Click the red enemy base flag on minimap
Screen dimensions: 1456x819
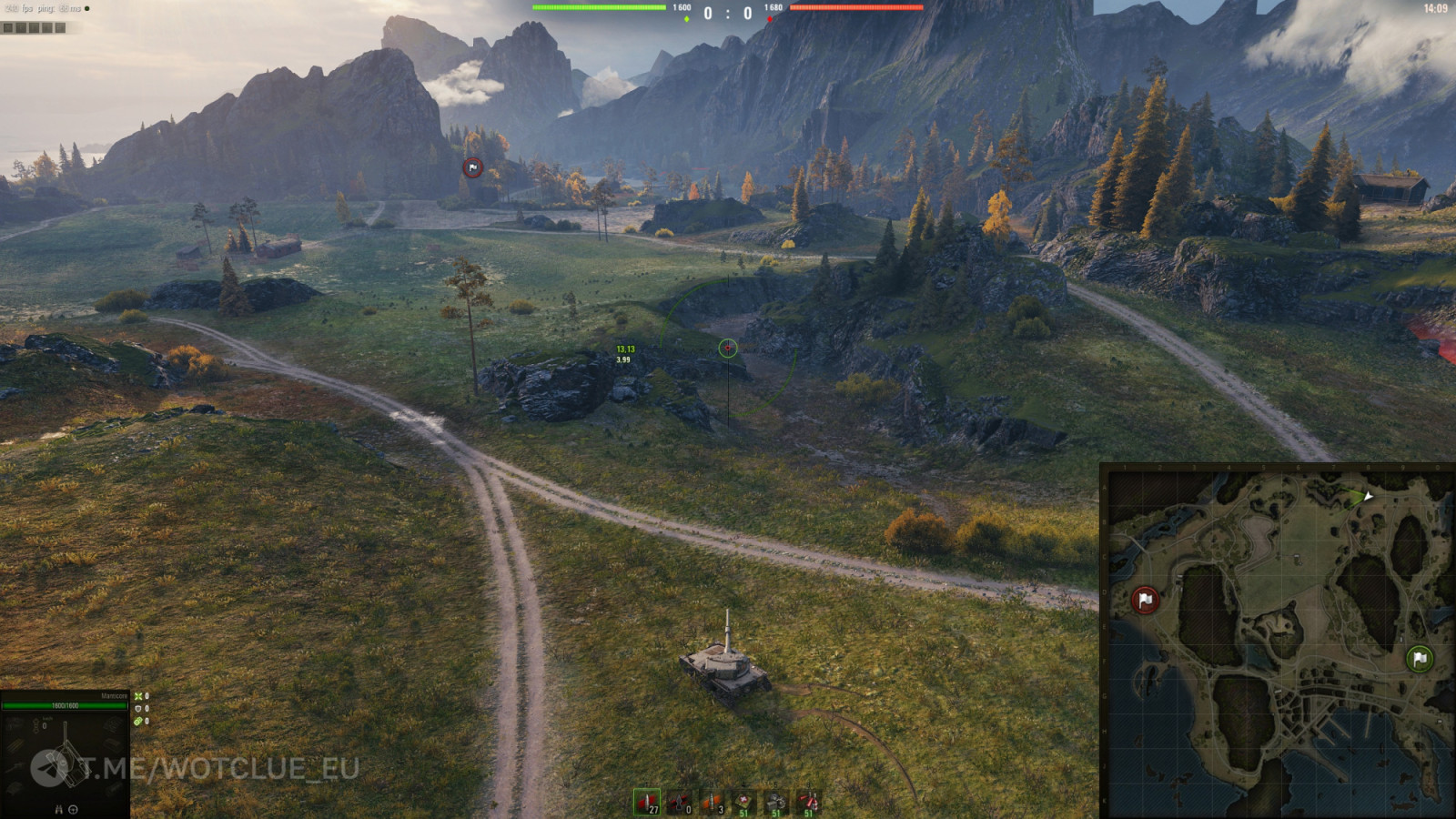point(1145,600)
